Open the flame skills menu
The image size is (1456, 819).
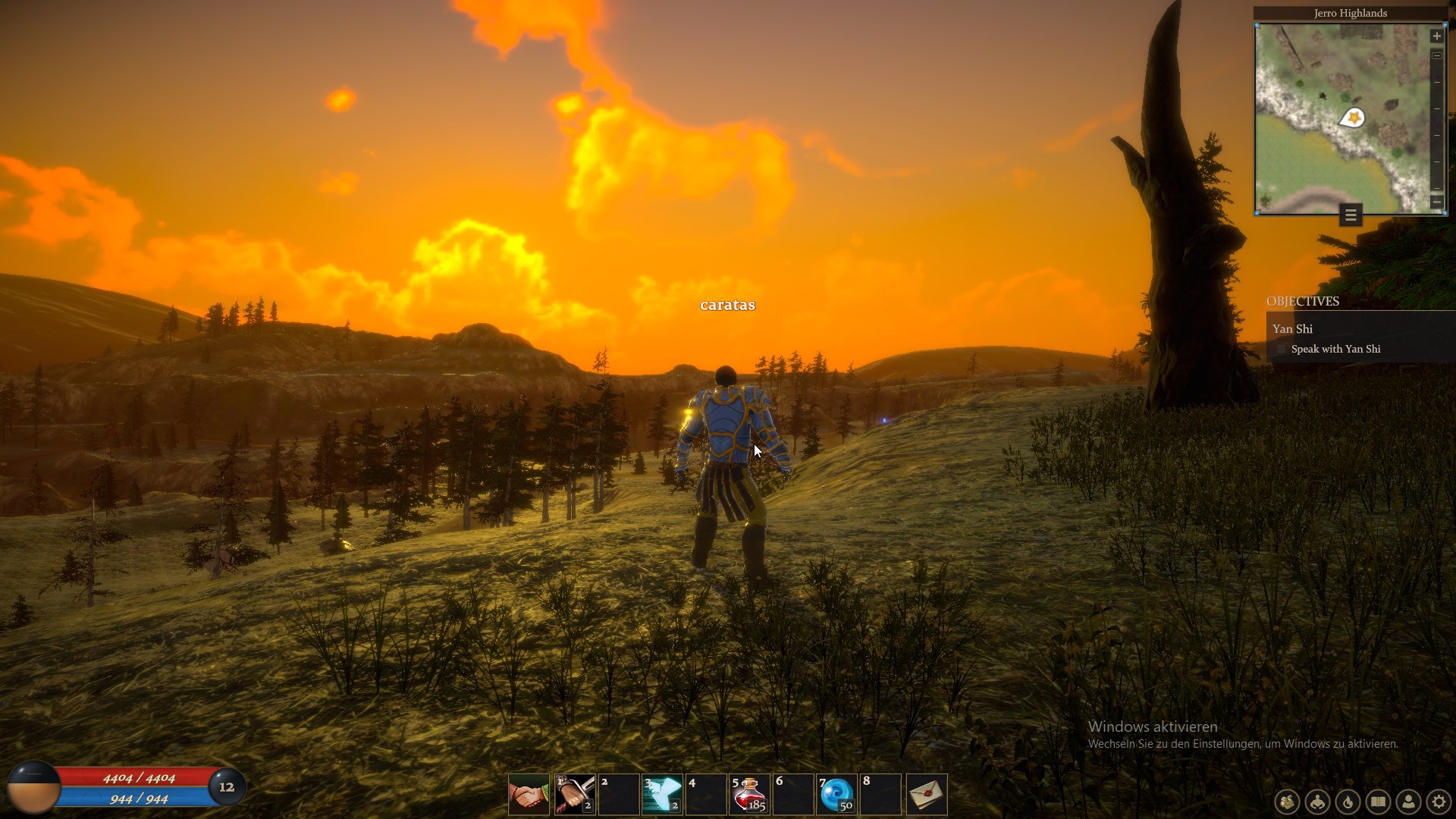[x=1348, y=802]
